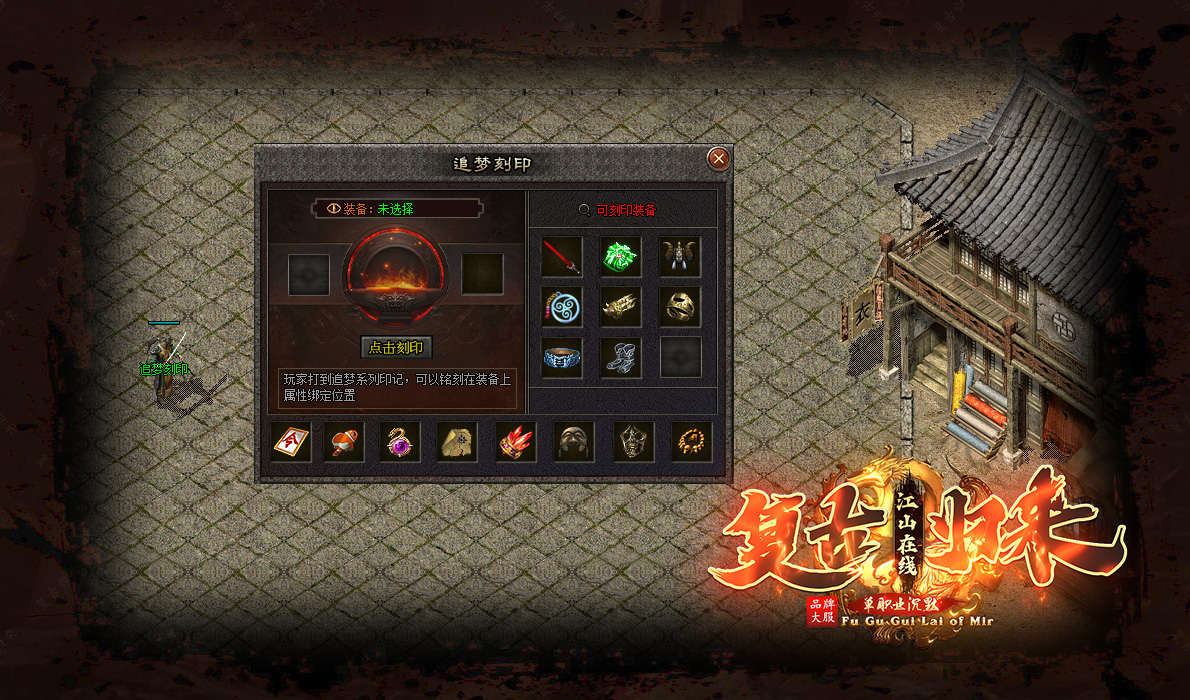Screen dimensions: 1190x700
Task: Select the horned helmet equipment slot
Action: click(x=680, y=257)
